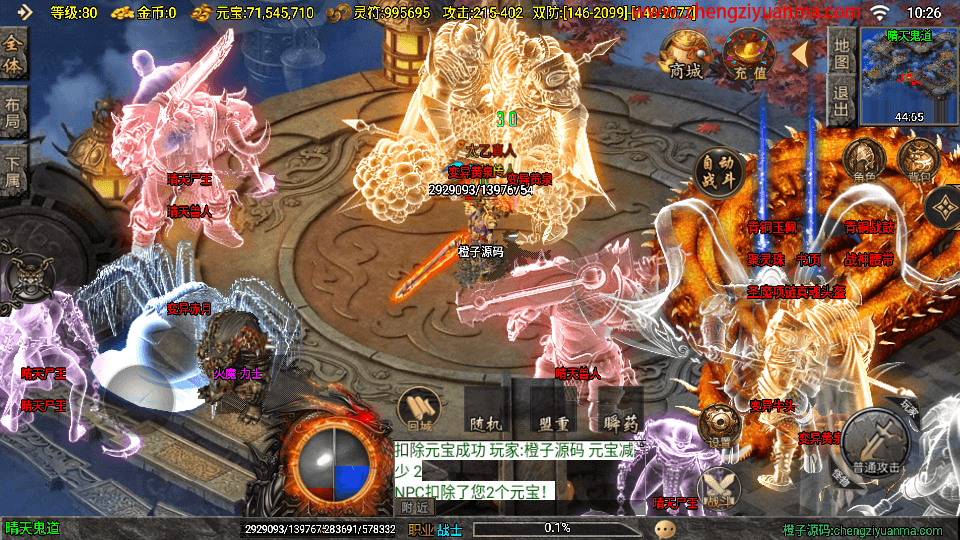Open the 地图 map button
The width and height of the screenshot is (960, 540).
tap(841, 54)
